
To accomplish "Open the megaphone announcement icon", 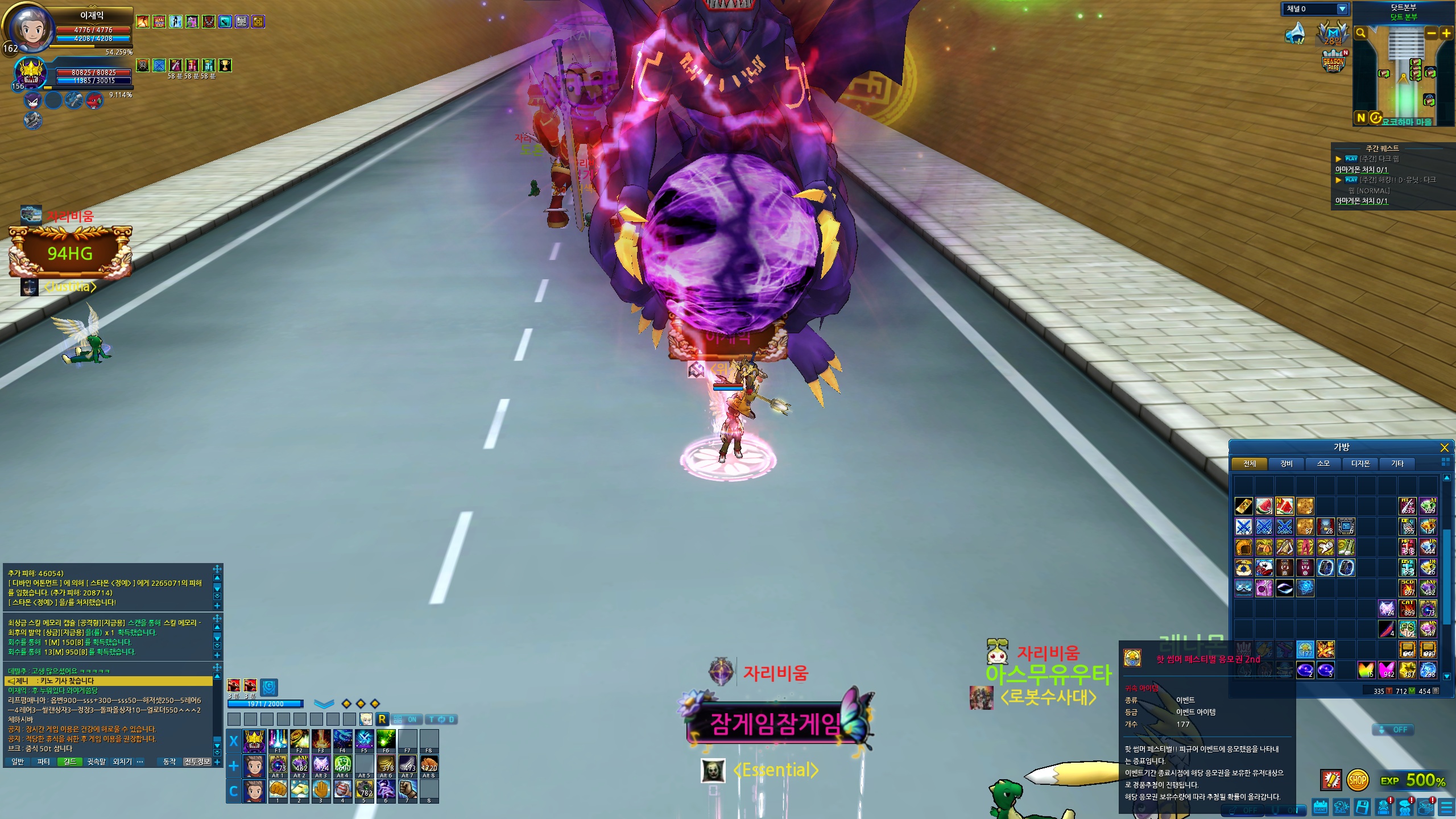I will pos(1295,33).
